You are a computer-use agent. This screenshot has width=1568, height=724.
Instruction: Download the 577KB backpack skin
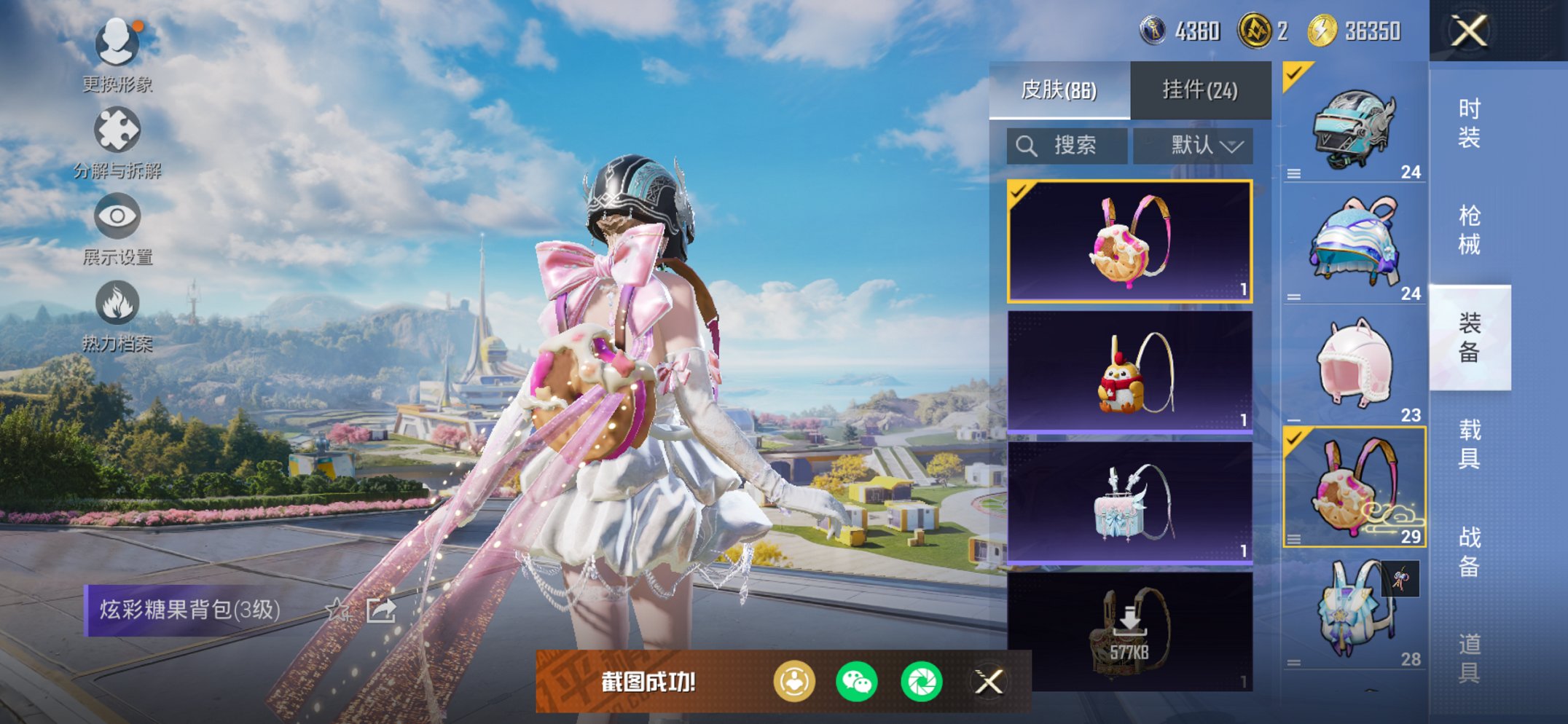click(x=1129, y=630)
